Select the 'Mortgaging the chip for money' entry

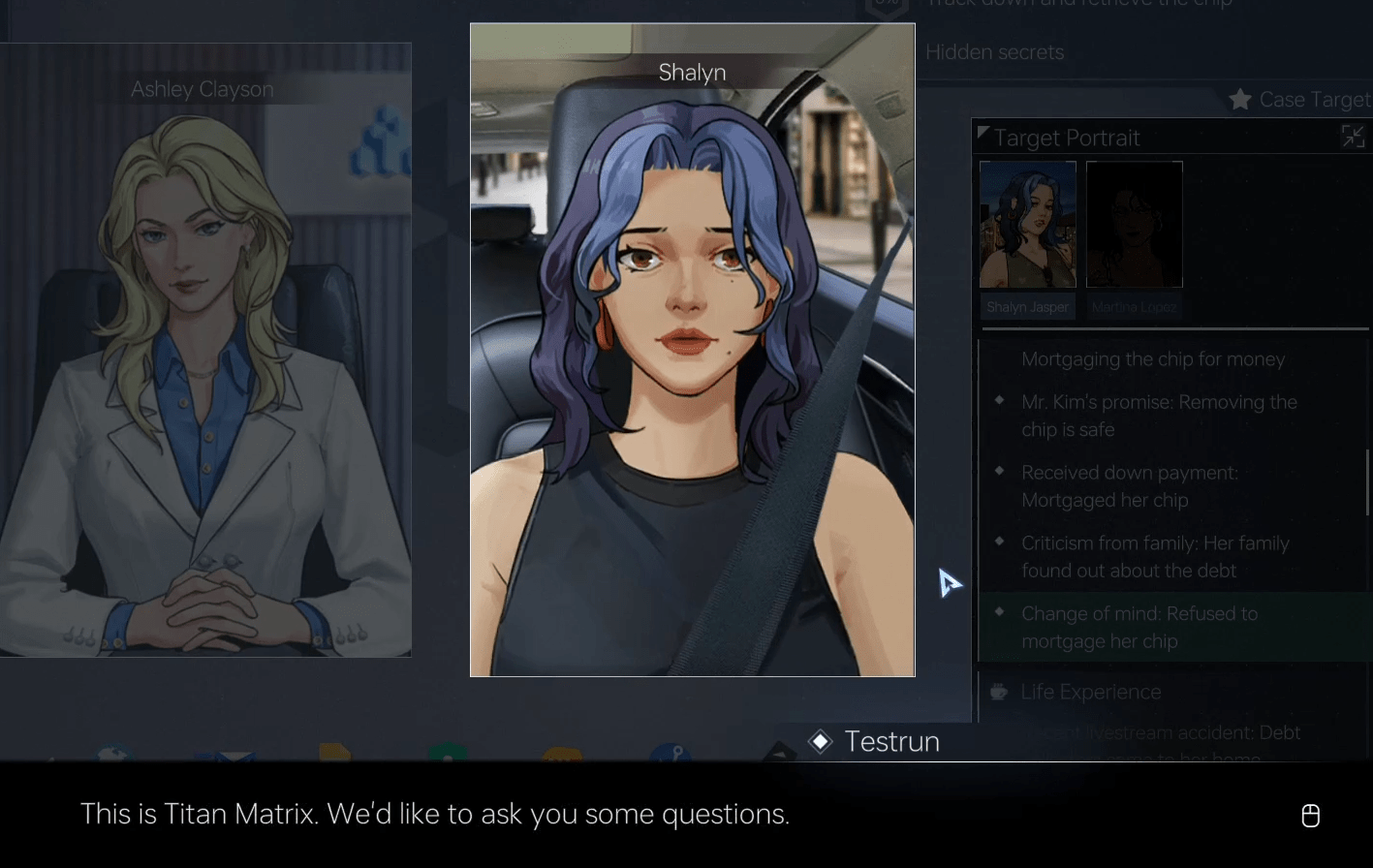click(x=1153, y=359)
